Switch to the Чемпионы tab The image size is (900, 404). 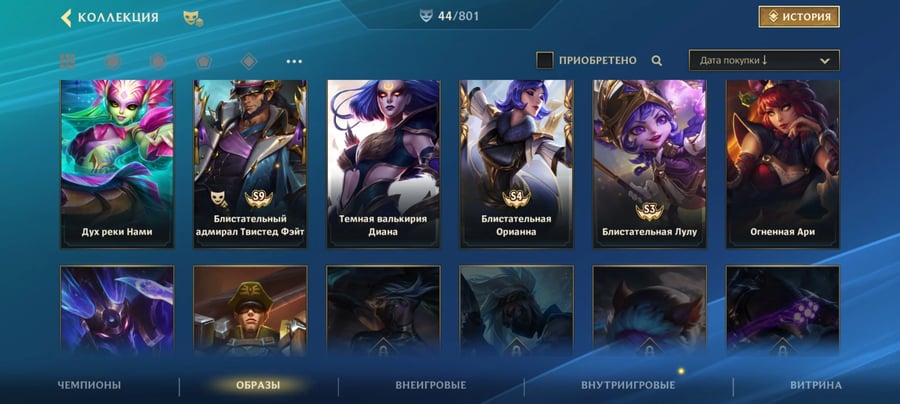point(89,385)
